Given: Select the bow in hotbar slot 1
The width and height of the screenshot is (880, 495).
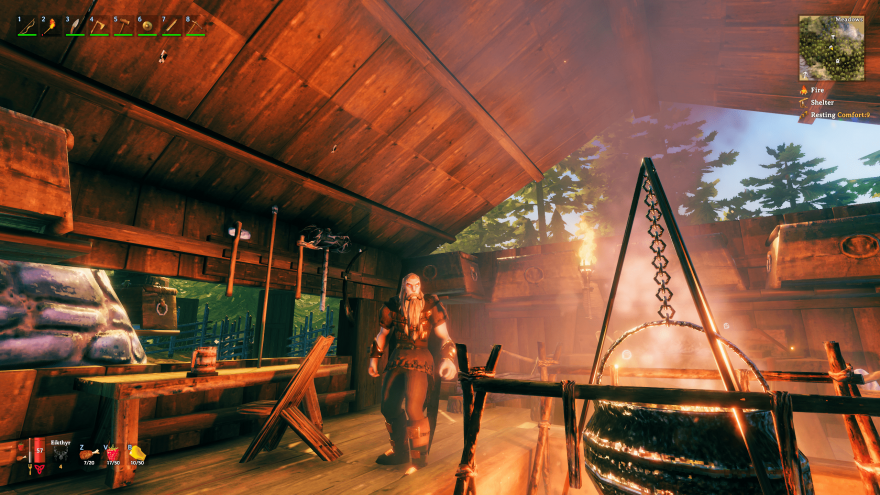Looking at the screenshot, I should click(x=27, y=26).
